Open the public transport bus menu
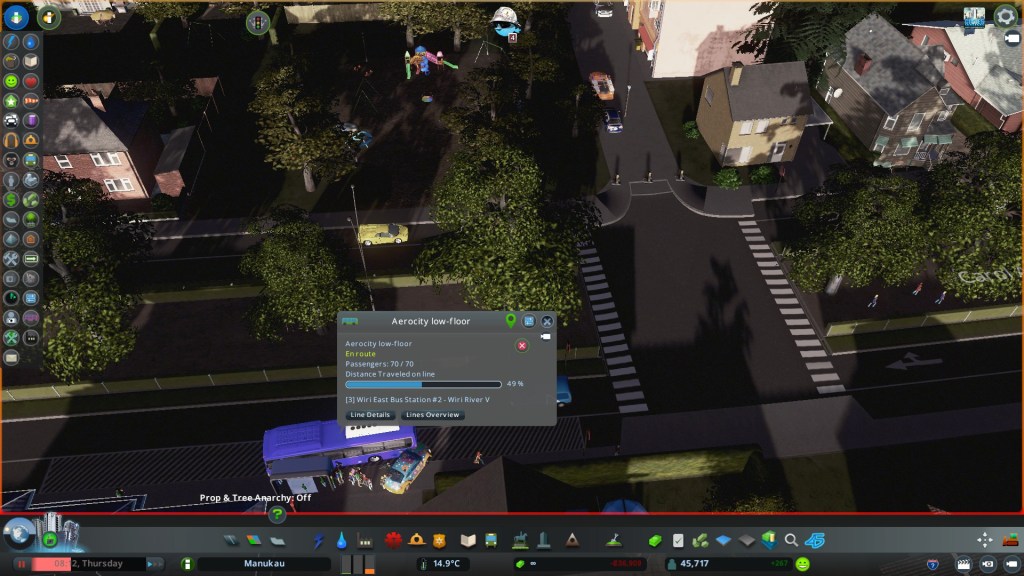The height and width of the screenshot is (576, 1024). coord(492,540)
